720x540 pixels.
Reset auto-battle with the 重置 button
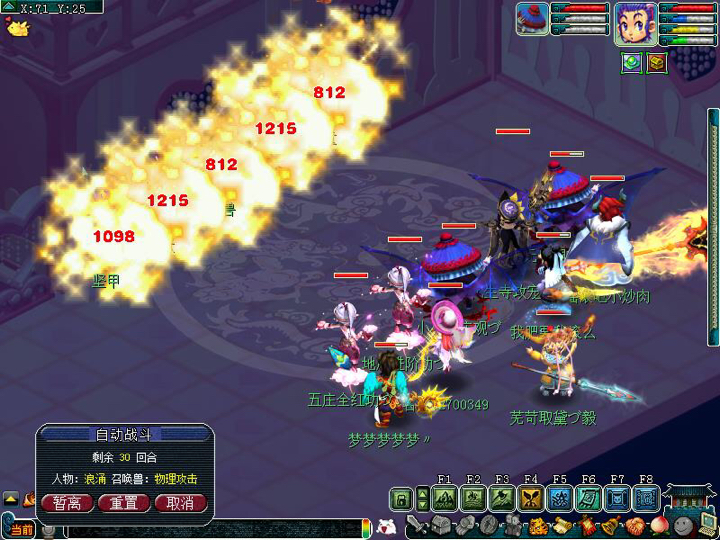[x=124, y=502]
